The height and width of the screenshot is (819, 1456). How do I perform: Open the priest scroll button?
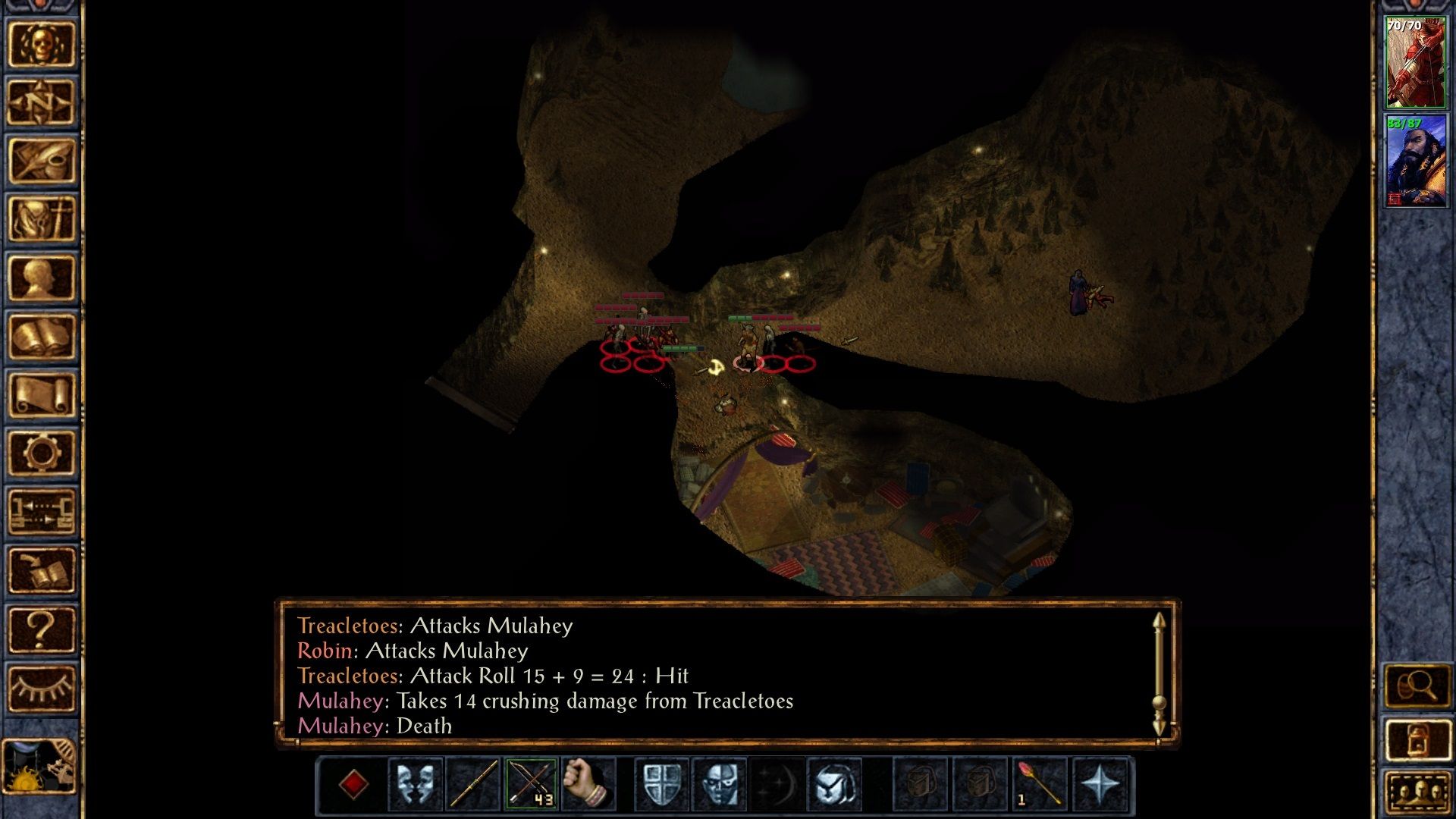(x=42, y=395)
